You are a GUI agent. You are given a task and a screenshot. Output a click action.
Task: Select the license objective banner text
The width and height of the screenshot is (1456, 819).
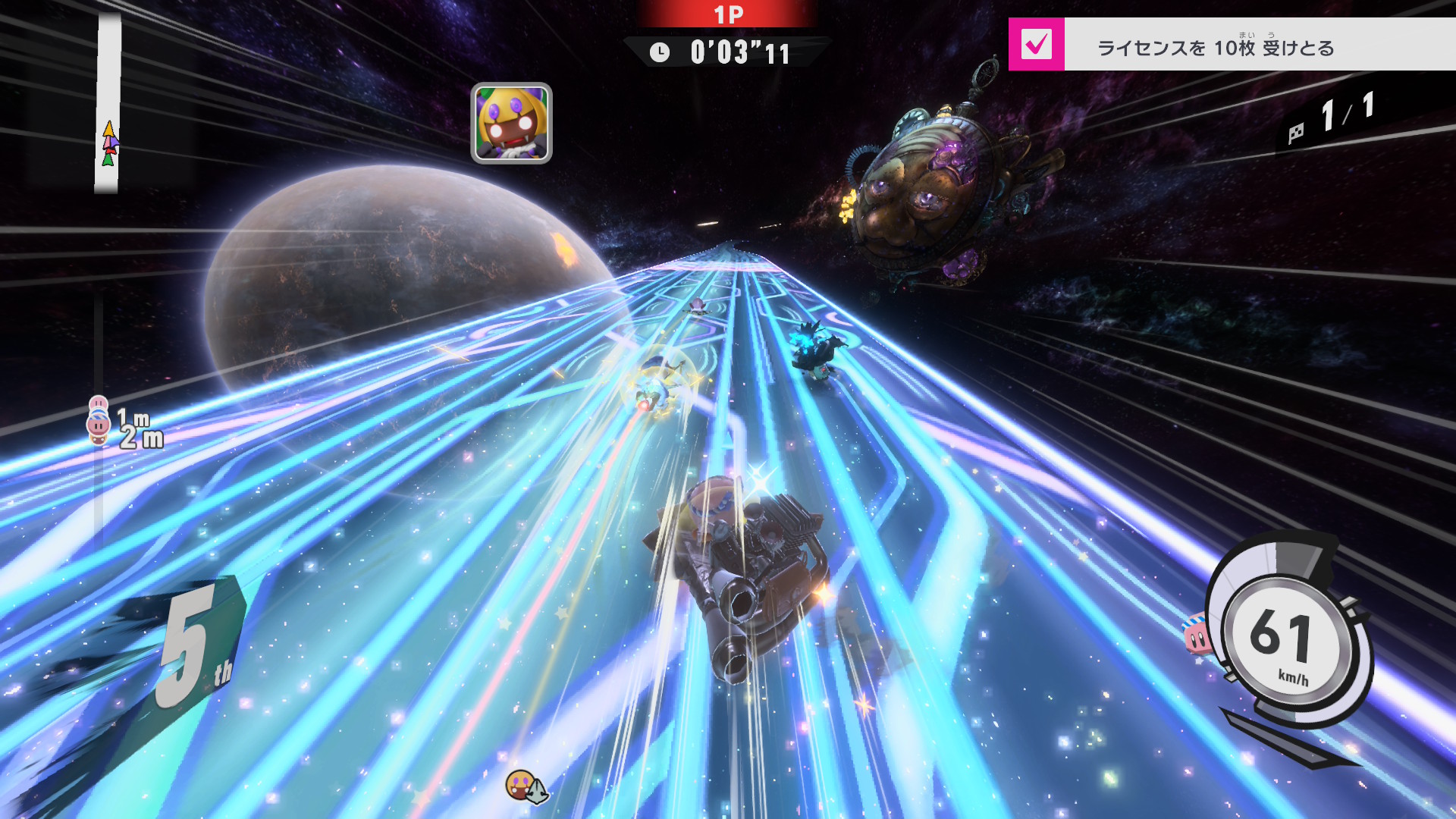point(1215,48)
